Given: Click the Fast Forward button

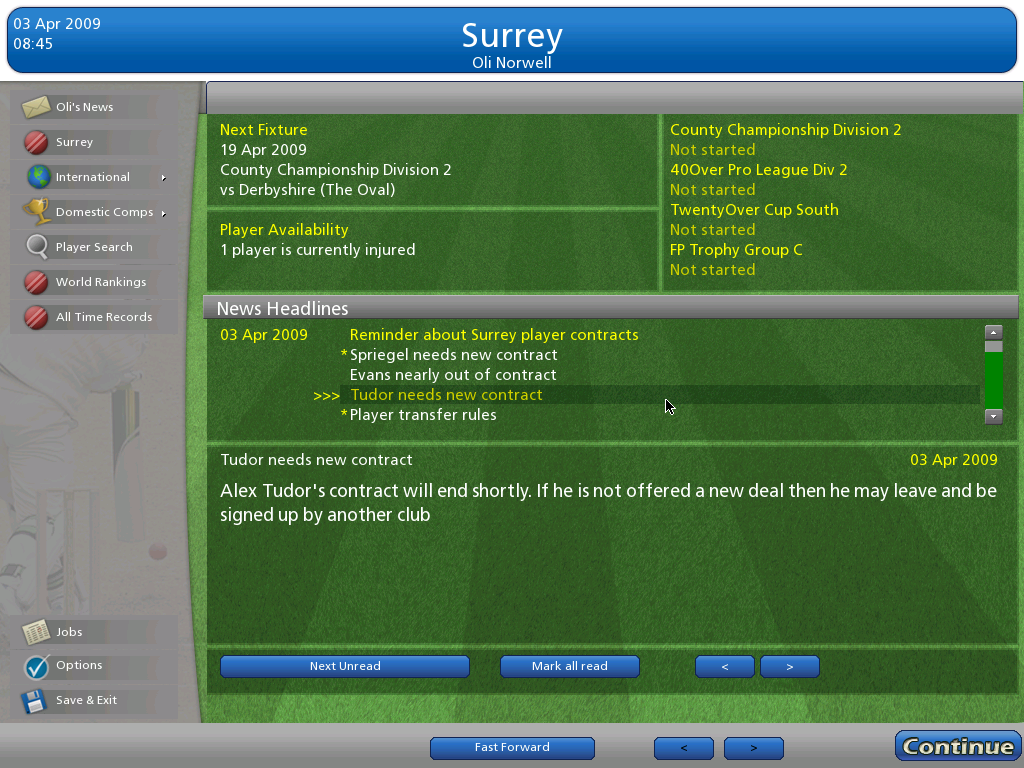Looking at the screenshot, I should pyautogui.click(x=512, y=747).
